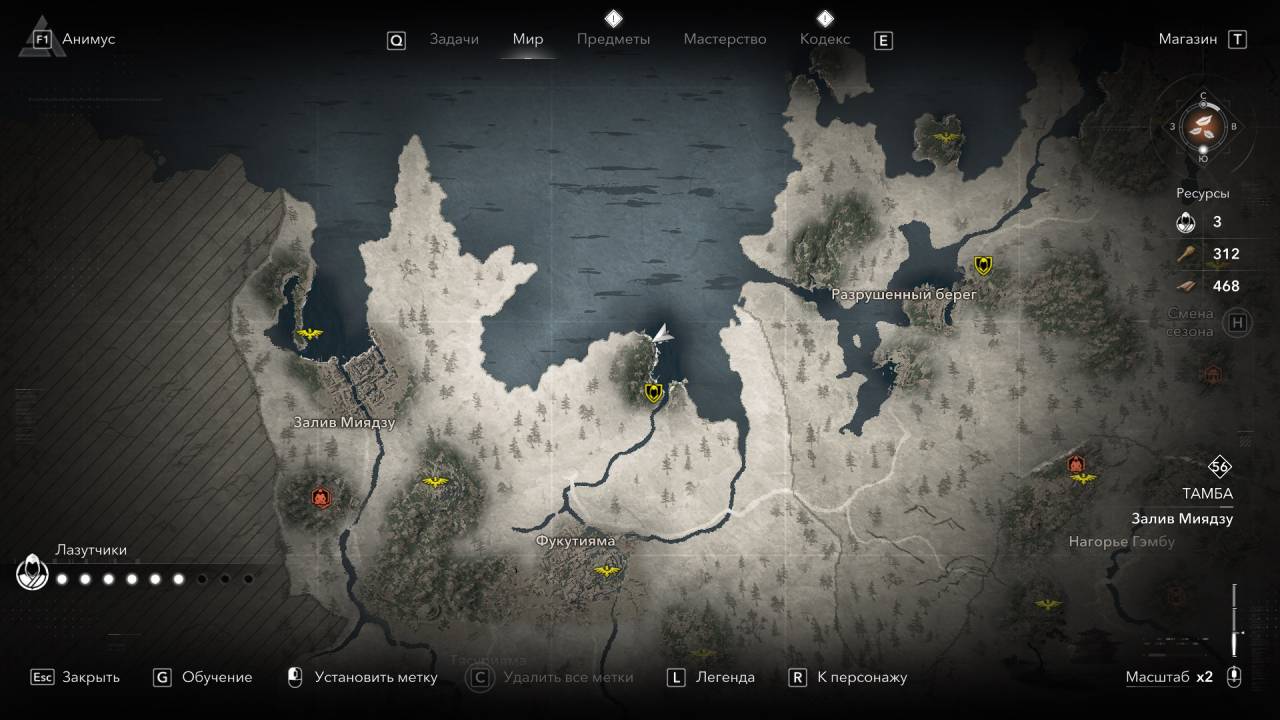This screenshot has height=720, width=1280.
Task: Adjust the Масштаб zoom control
Action: 1235,677
